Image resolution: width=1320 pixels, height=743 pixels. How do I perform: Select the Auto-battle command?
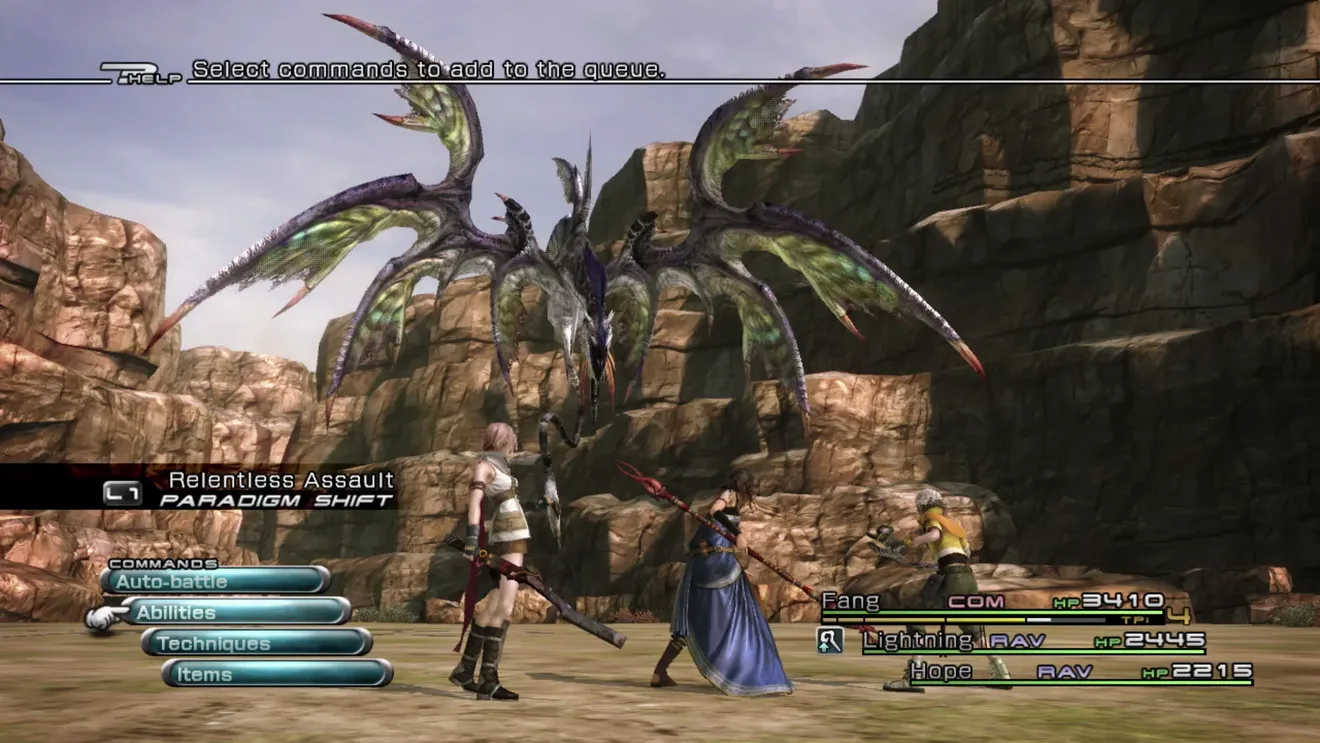pyautogui.click(x=215, y=581)
